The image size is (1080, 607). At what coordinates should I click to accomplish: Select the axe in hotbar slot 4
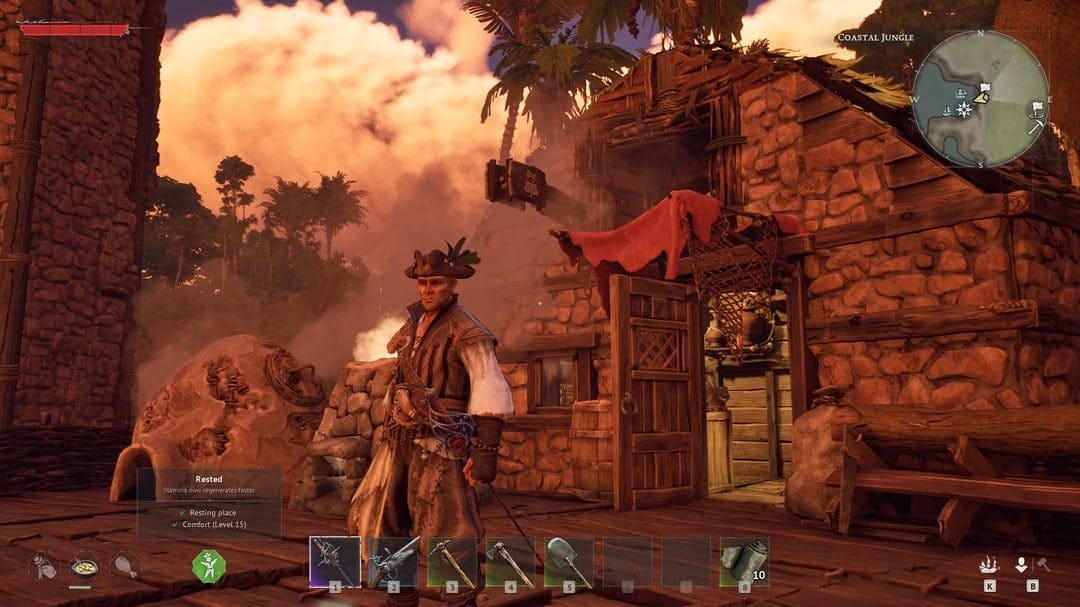(510, 561)
